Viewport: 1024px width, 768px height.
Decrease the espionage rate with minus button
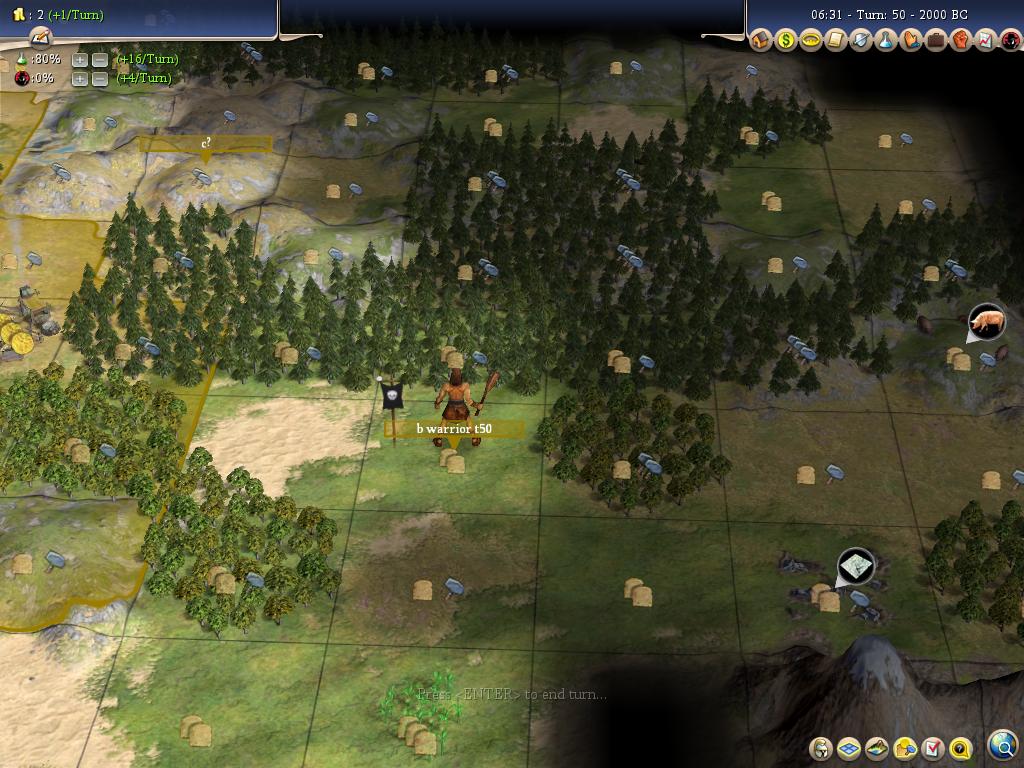click(99, 79)
